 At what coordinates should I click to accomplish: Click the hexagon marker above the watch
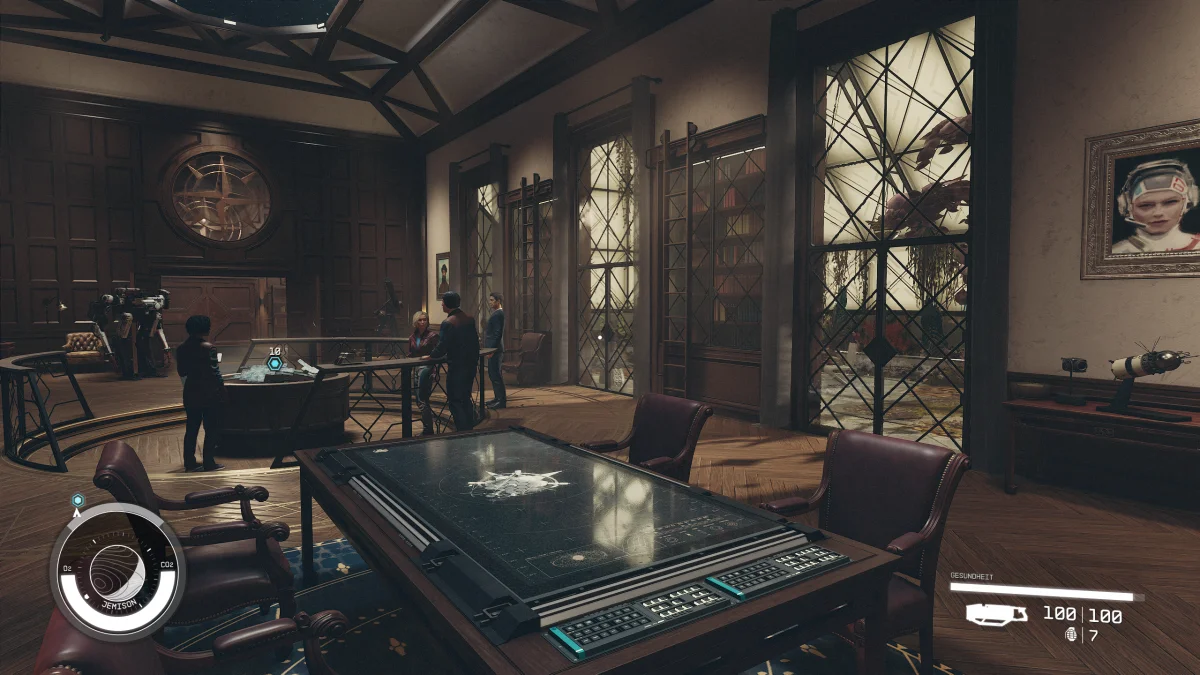(x=77, y=499)
